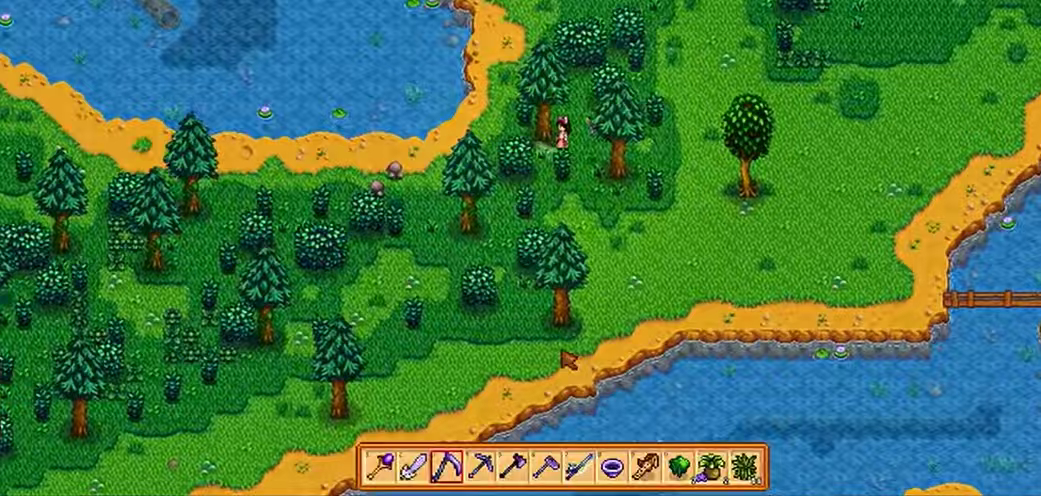Image resolution: width=1041 pixels, height=496 pixels.
Task: Select the highlighted scythe slot
Action: tap(446, 467)
